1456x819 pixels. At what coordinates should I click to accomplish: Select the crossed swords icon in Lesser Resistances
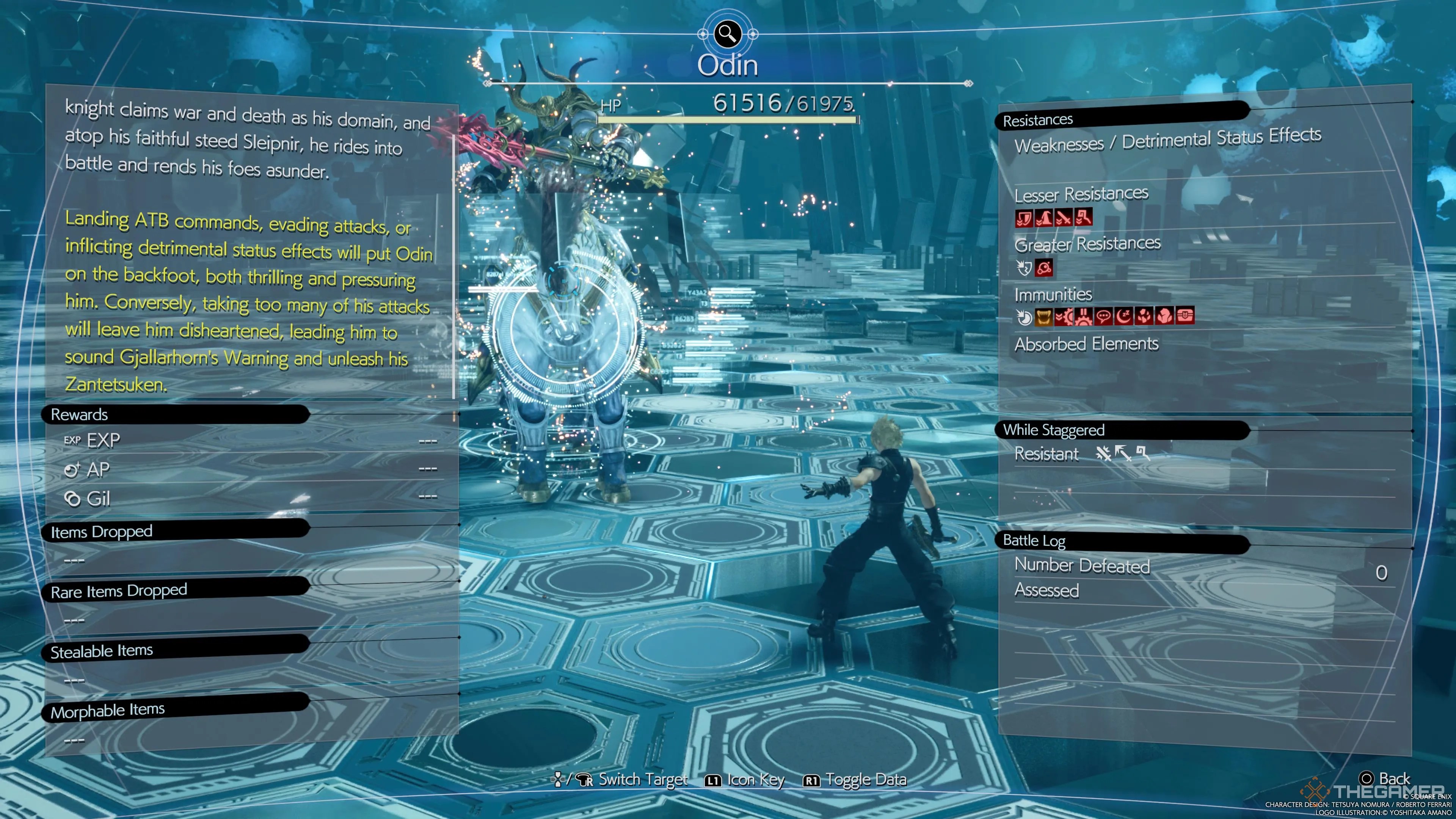click(1064, 219)
